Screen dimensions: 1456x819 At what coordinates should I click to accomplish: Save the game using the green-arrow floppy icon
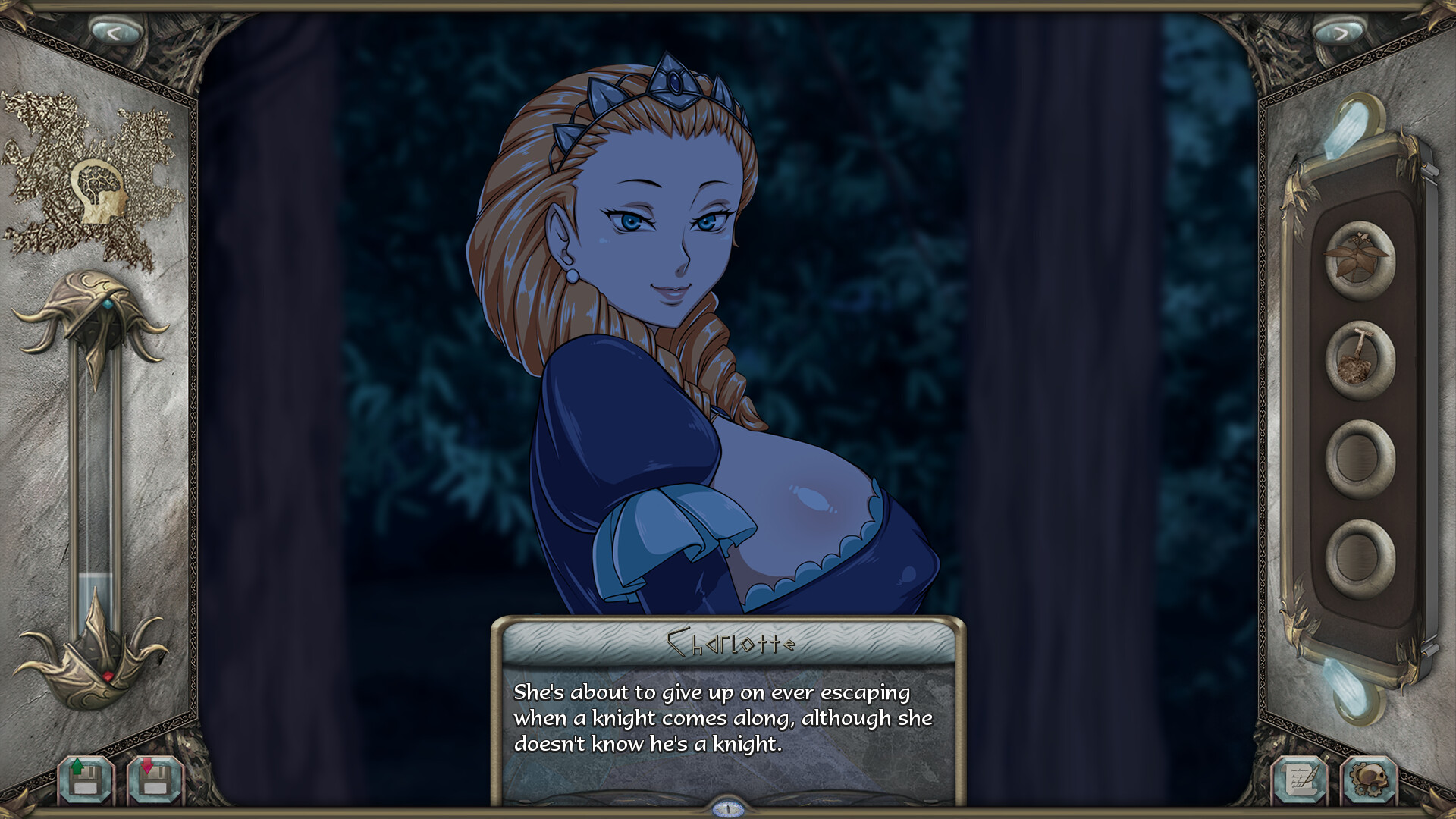pos(83,778)
